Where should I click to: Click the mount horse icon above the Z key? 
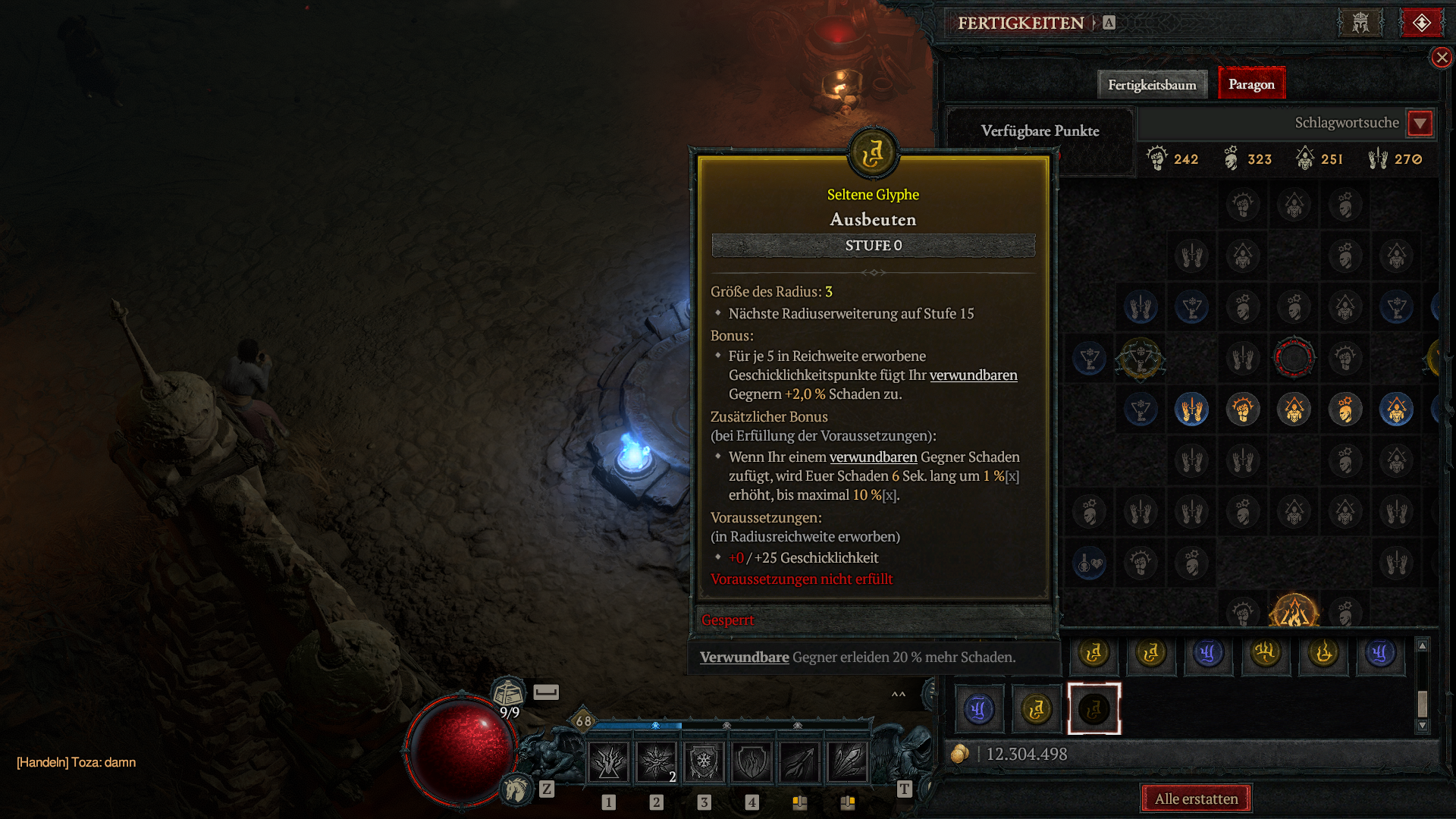pos(515,789)
